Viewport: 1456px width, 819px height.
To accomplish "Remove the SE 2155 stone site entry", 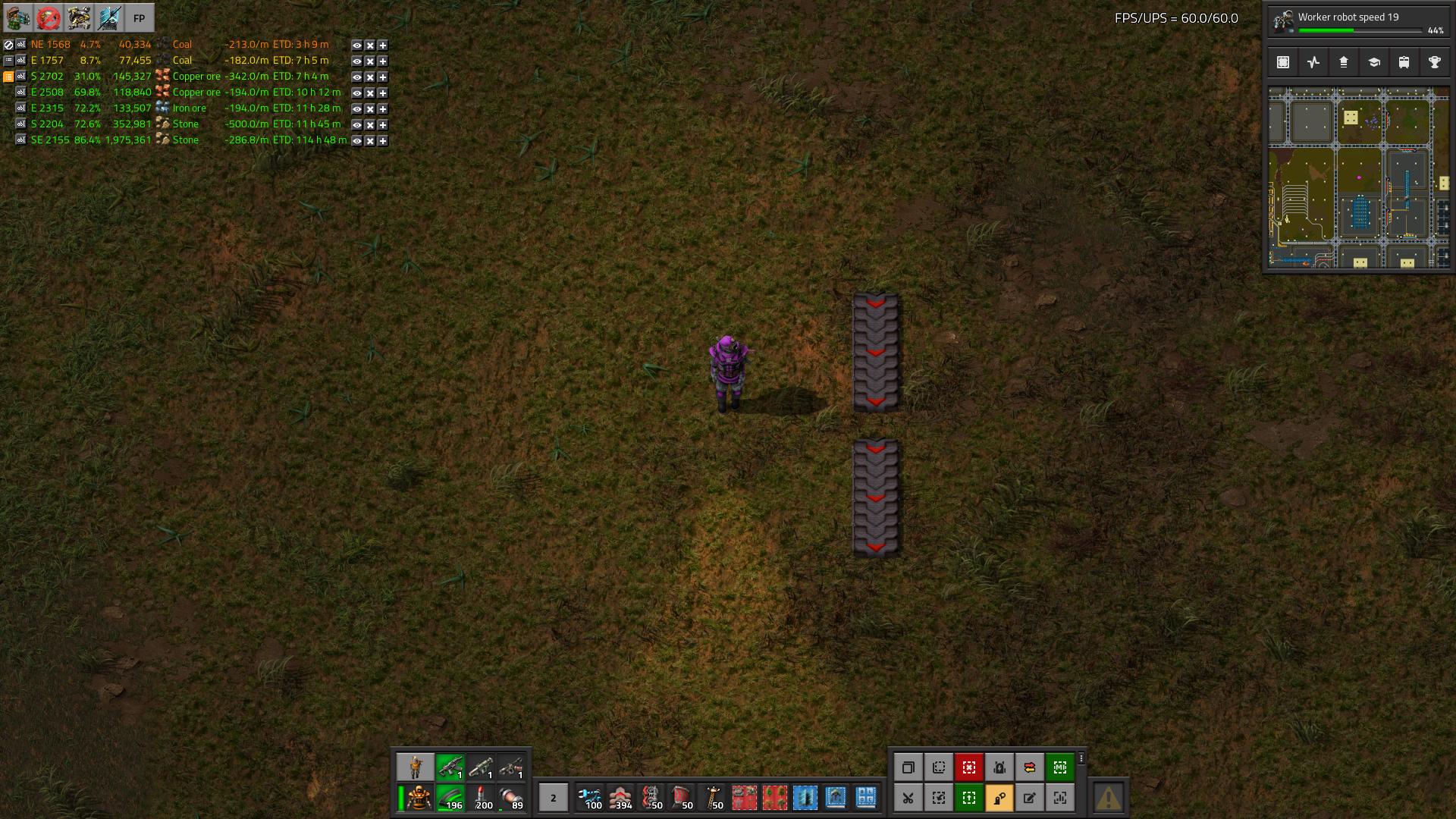I will point(369,141).
